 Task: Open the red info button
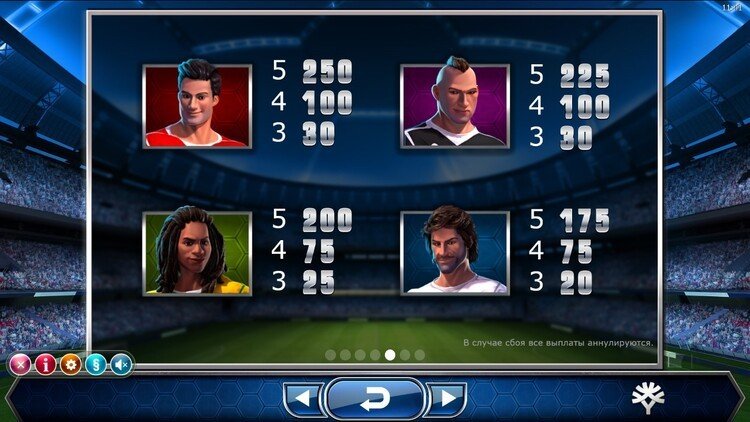45,365
